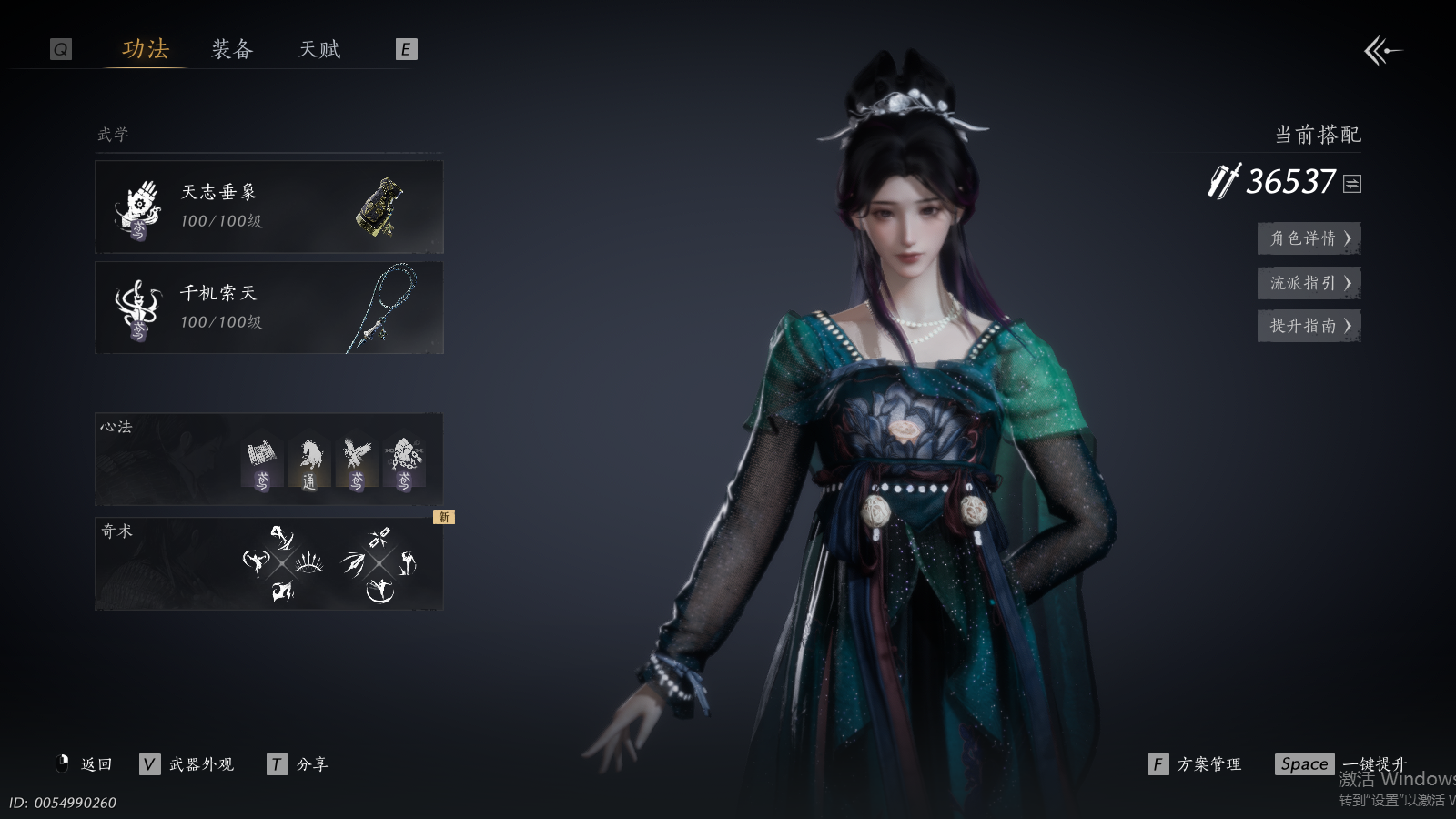The height and width of the screenshot is (819, 1456).
Task: Open 提升指南 improvement guide
Action: coord(1309,326)
